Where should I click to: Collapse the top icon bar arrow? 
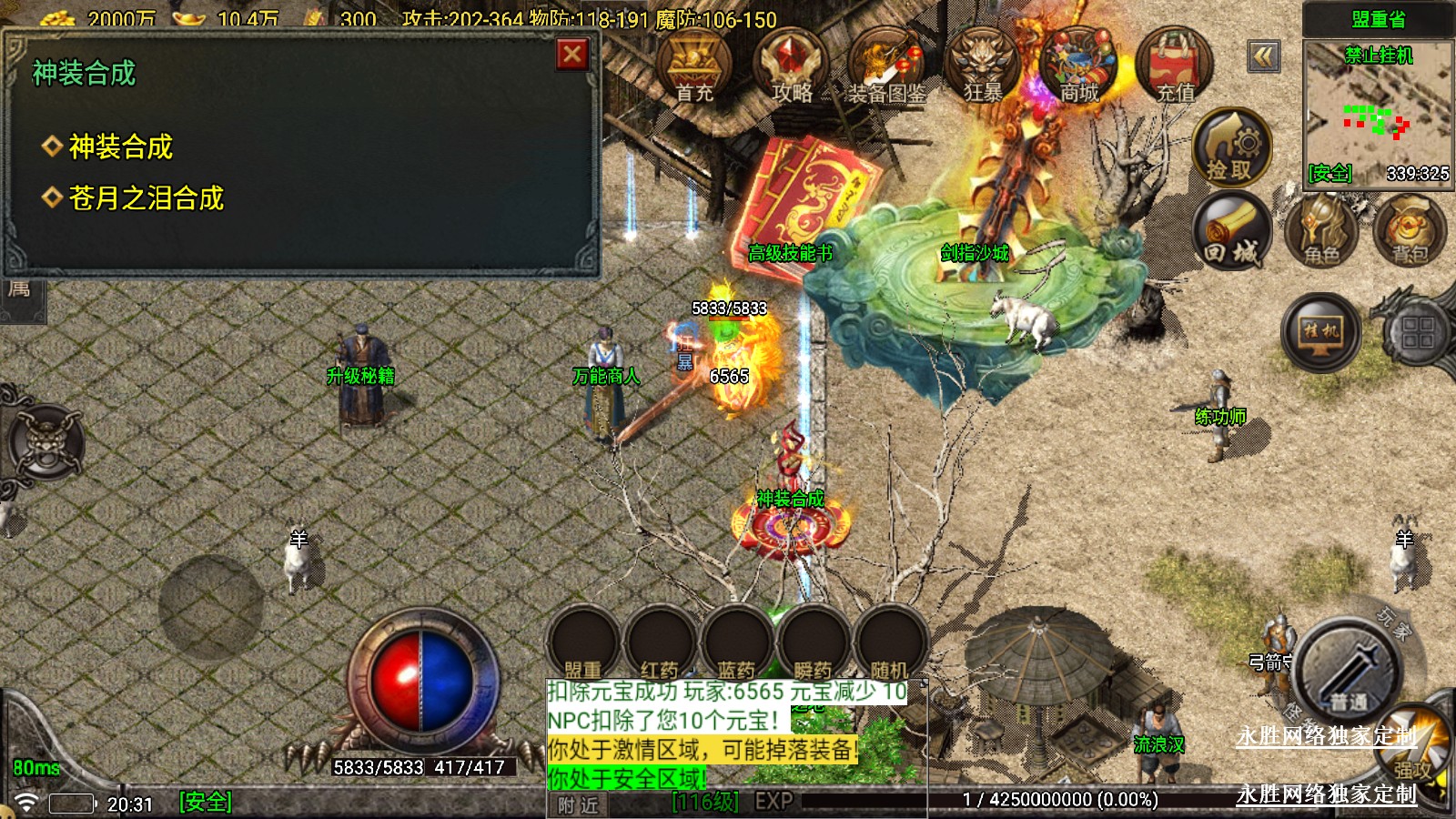tap(1263, 56)
